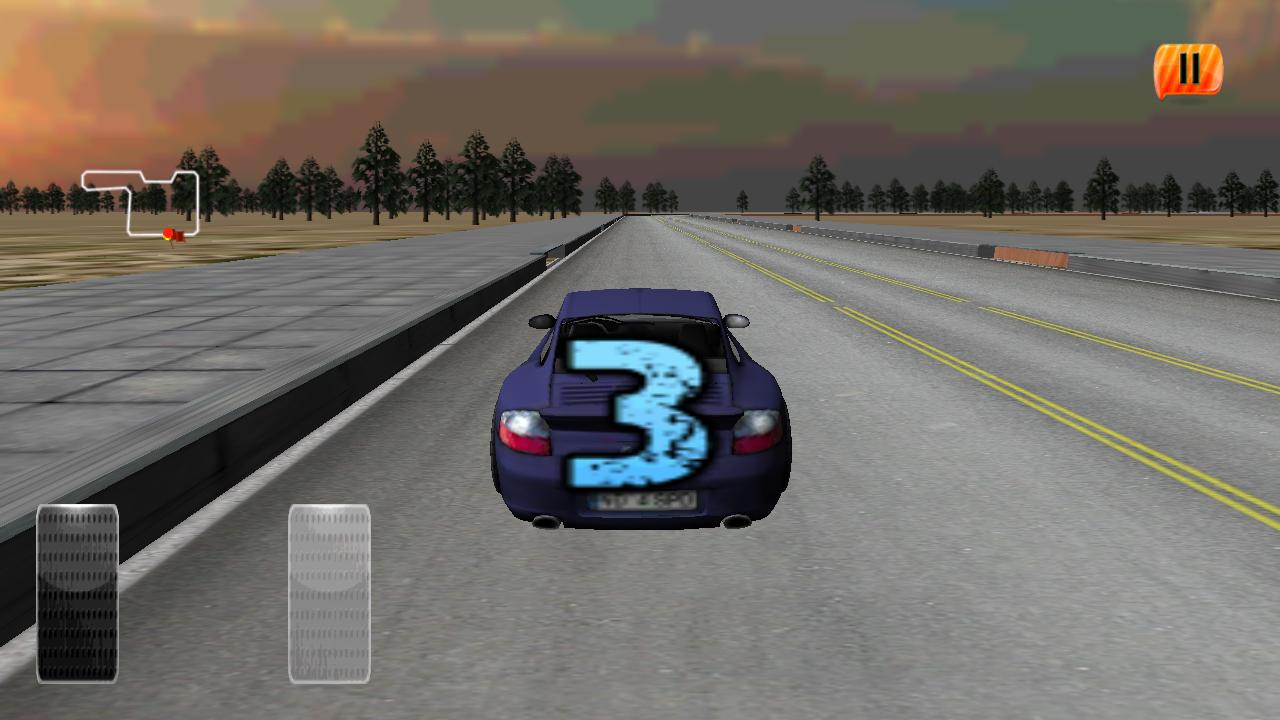Pause the race using the orange pause icon
The width and height of the screenshot is (1280, 720).
pos(1188,68)
